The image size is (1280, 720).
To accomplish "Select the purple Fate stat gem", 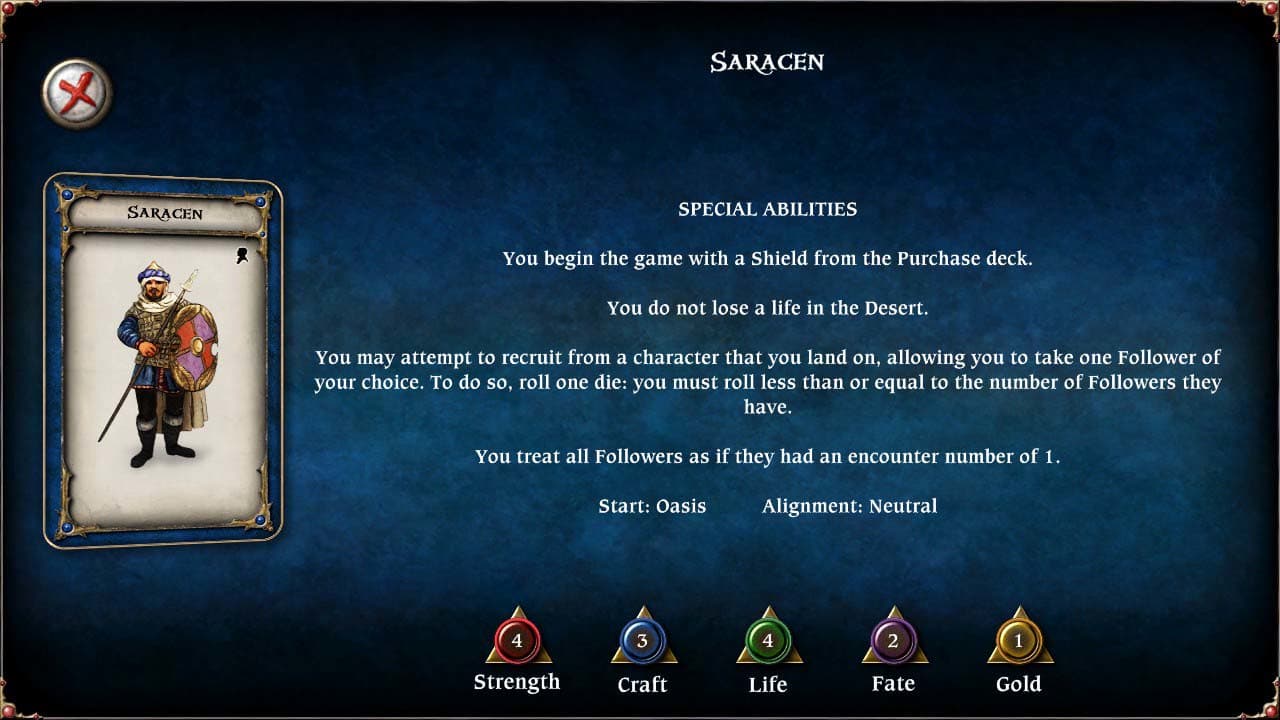I will 893,642.
